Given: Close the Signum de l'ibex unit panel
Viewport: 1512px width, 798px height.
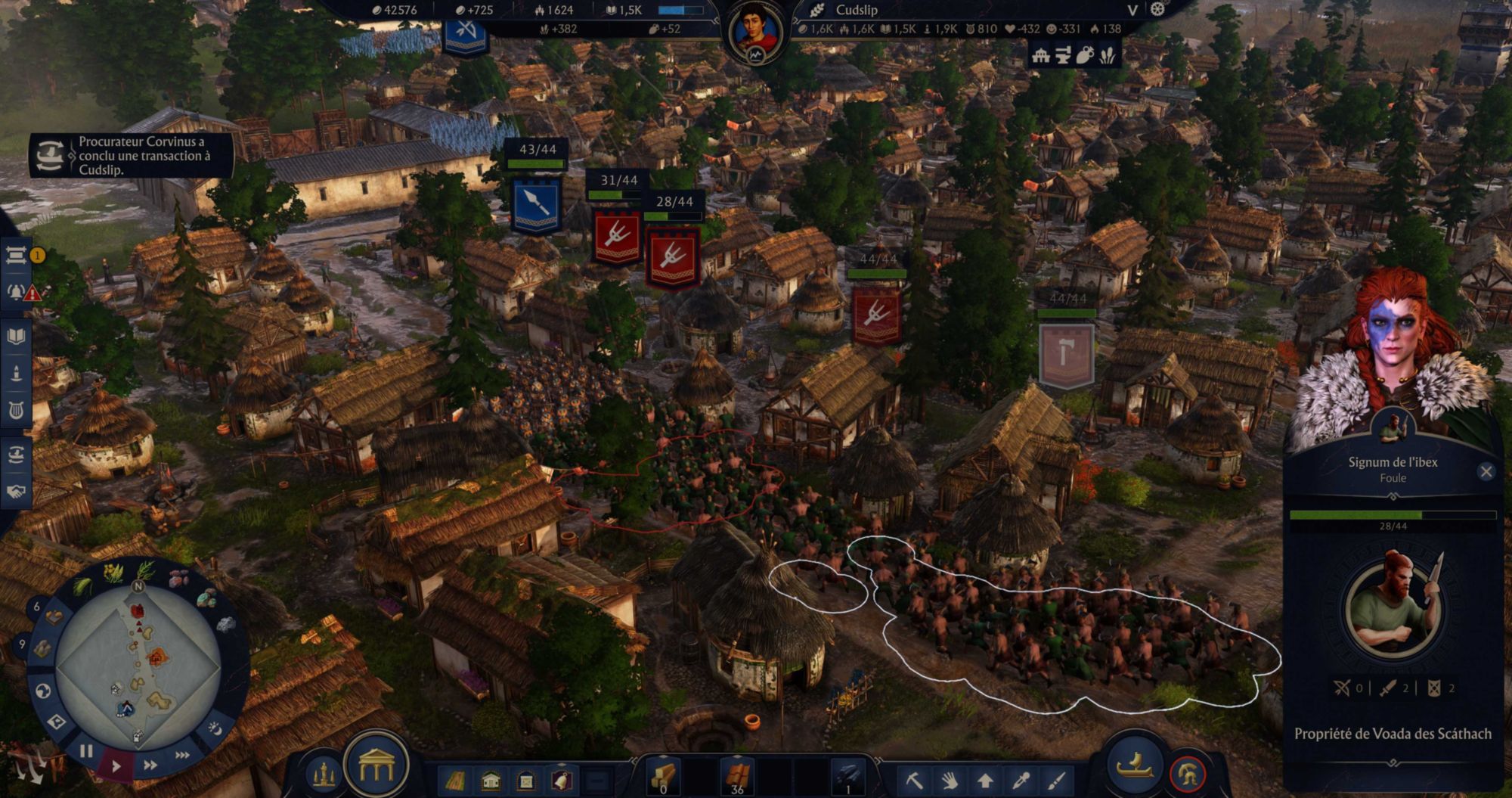Looking at the screenshot, I should 1486,472.
